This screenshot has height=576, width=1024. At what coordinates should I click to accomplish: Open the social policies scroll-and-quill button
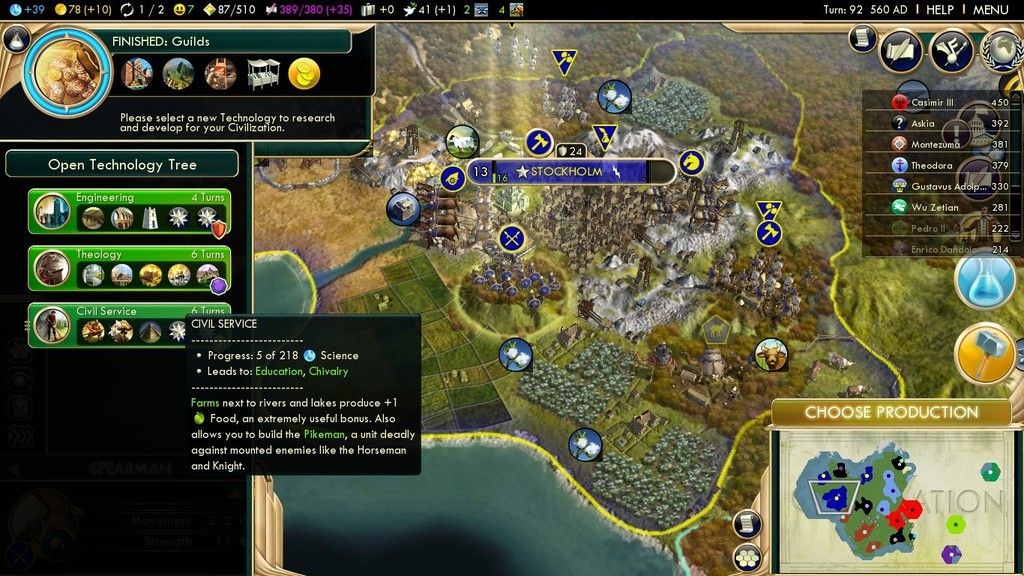click(900, 52)
